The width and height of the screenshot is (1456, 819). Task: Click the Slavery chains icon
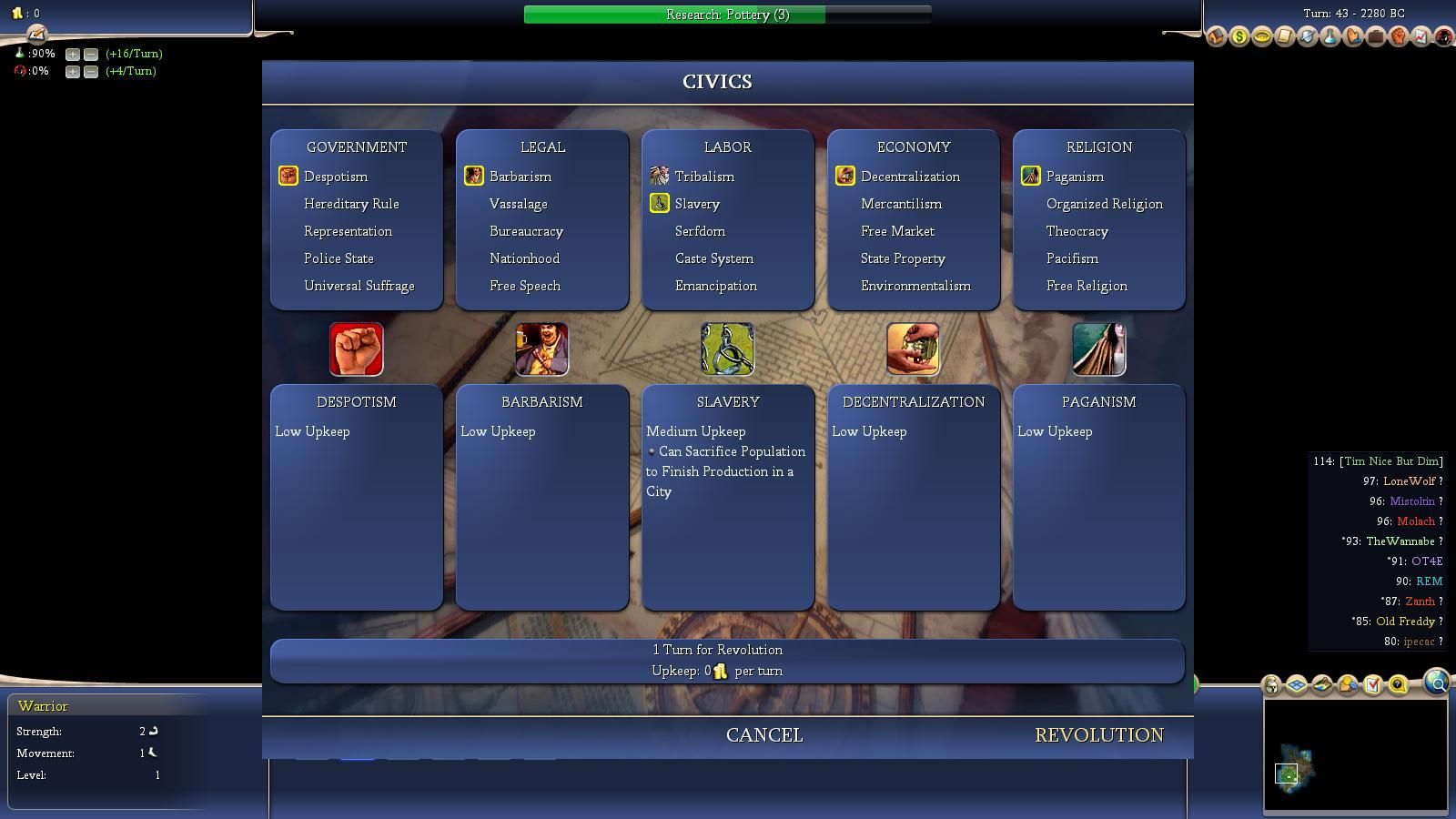pos(727,349)
